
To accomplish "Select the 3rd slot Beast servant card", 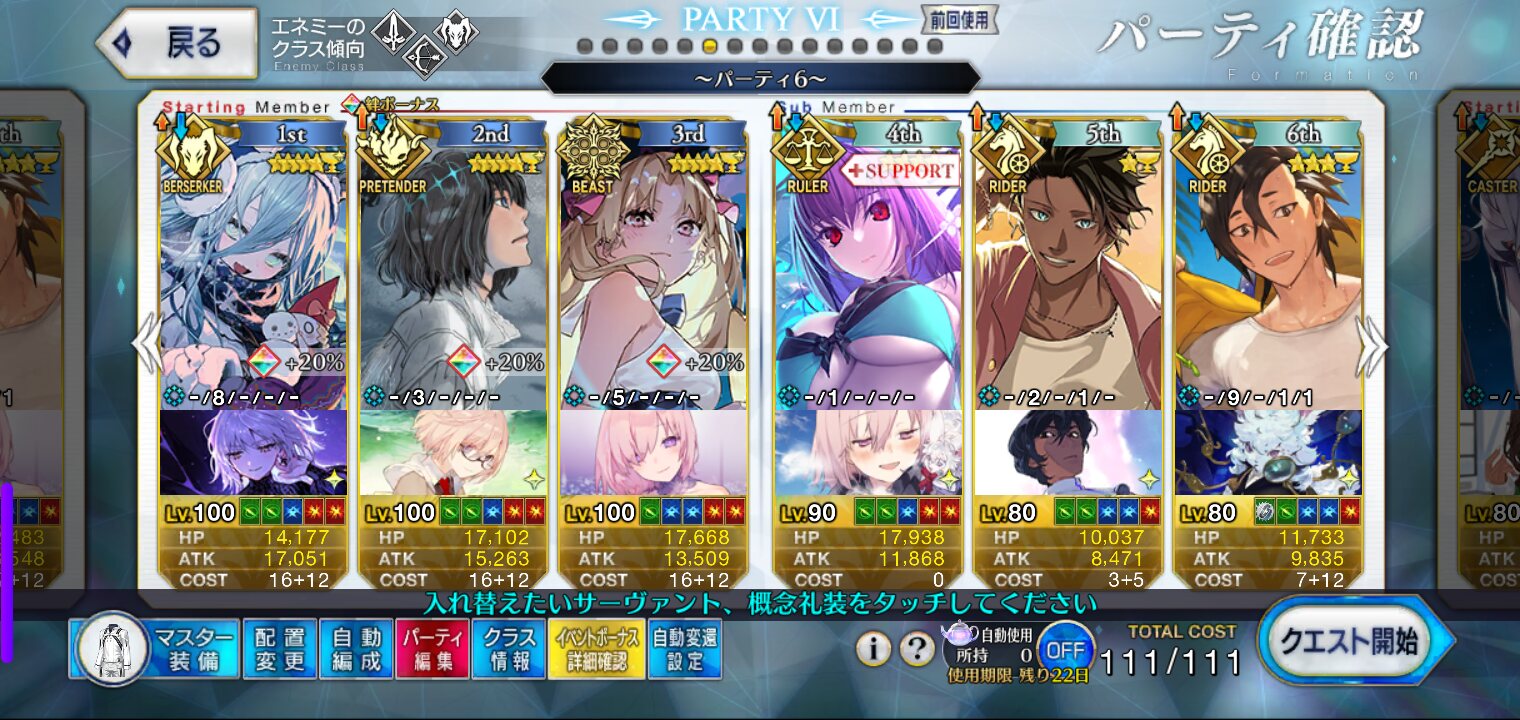I will (x=653, y=270).
